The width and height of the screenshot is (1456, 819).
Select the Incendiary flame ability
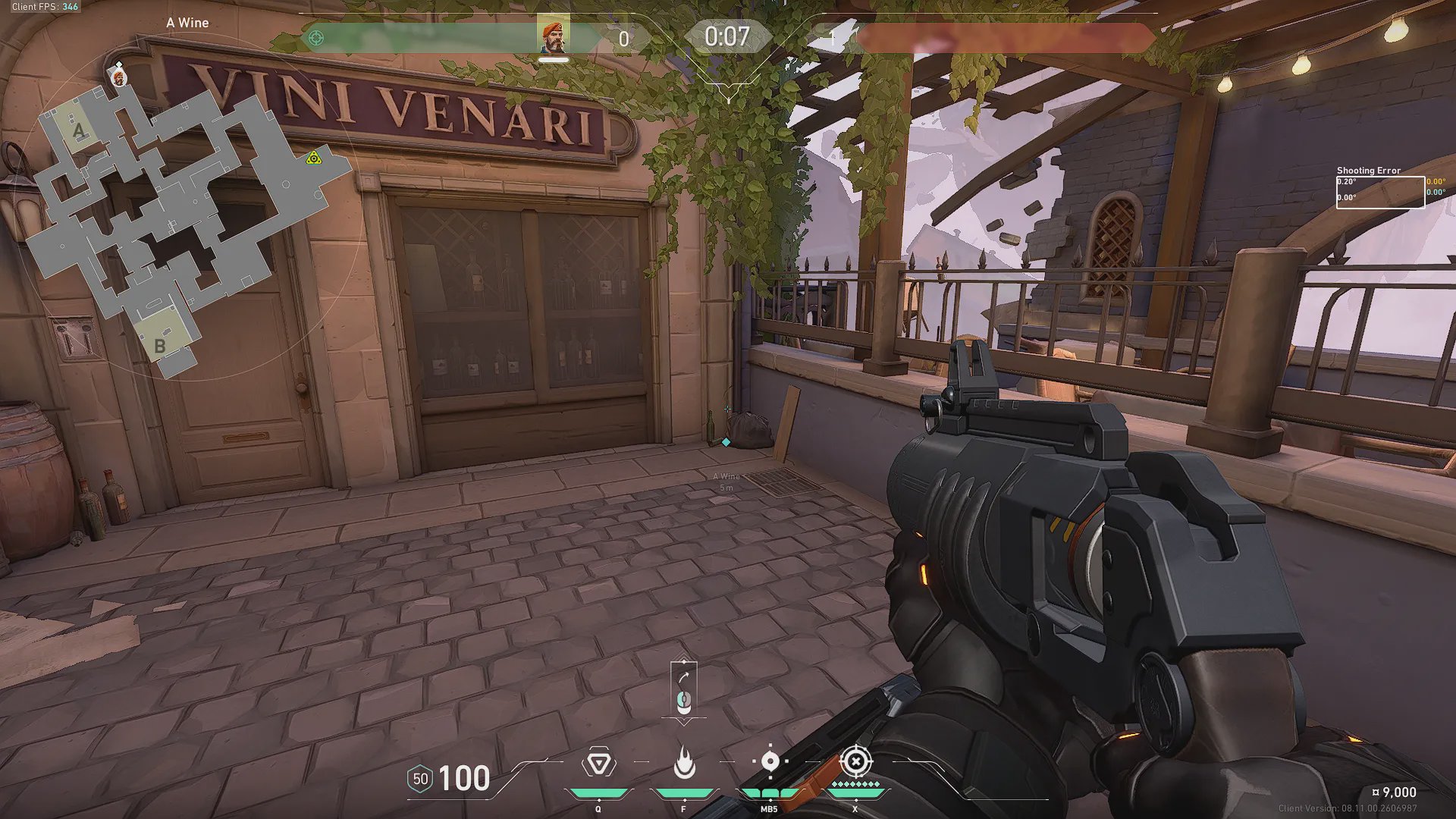pyautogui.click(x=684, y=763)
